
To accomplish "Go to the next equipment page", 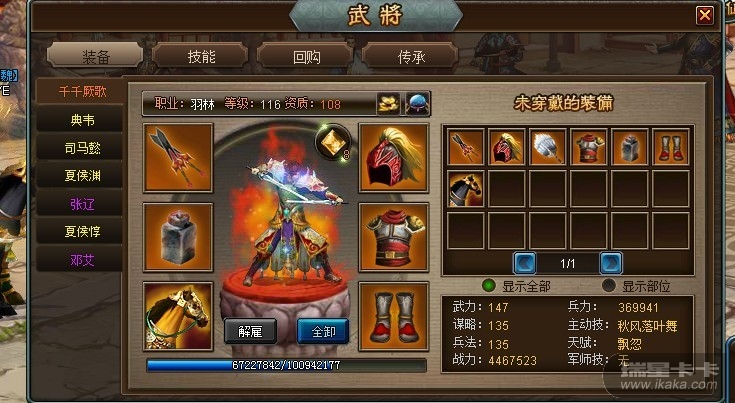I will [611, 263].
